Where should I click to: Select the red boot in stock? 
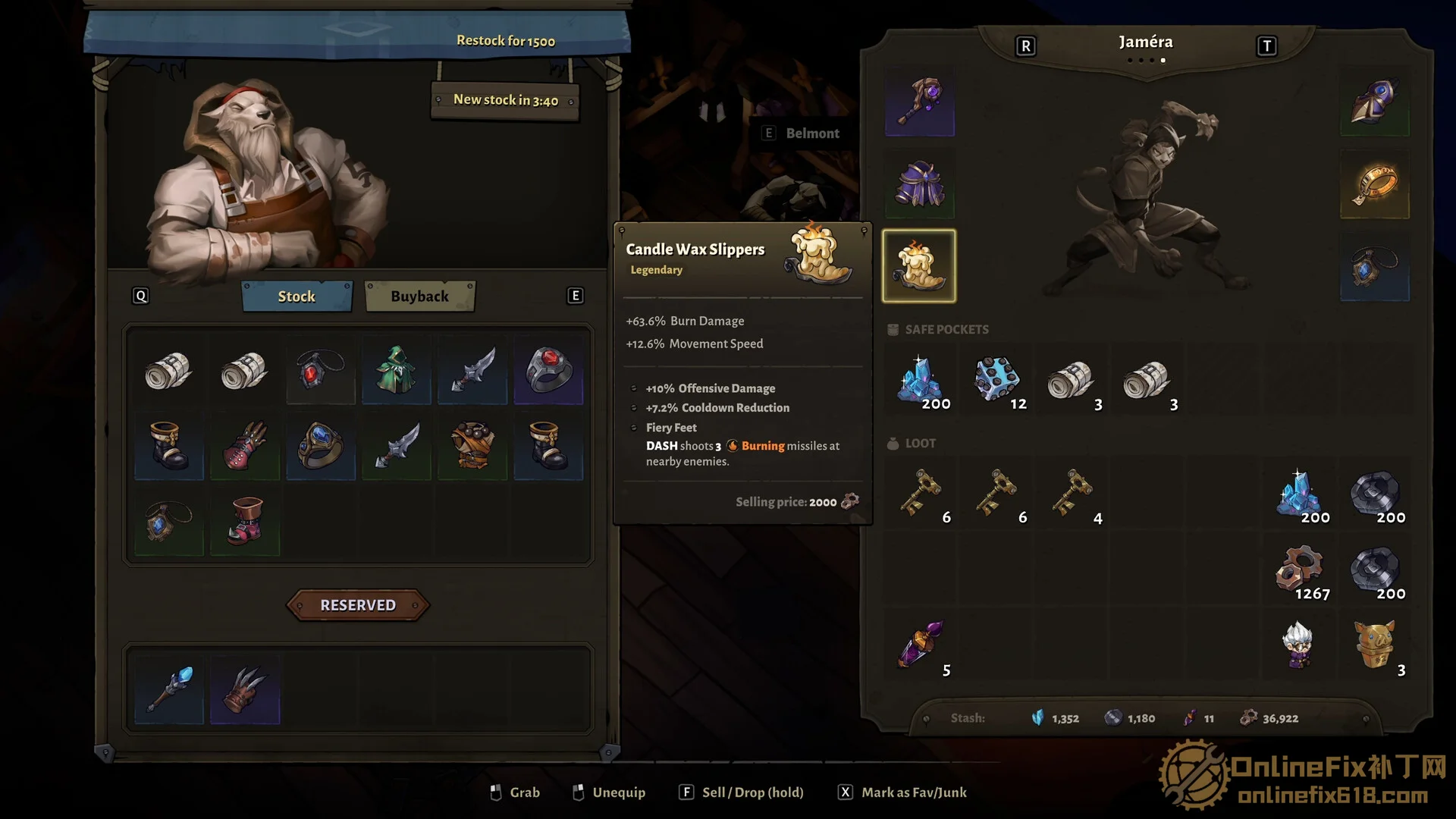(x=245, y=522)
